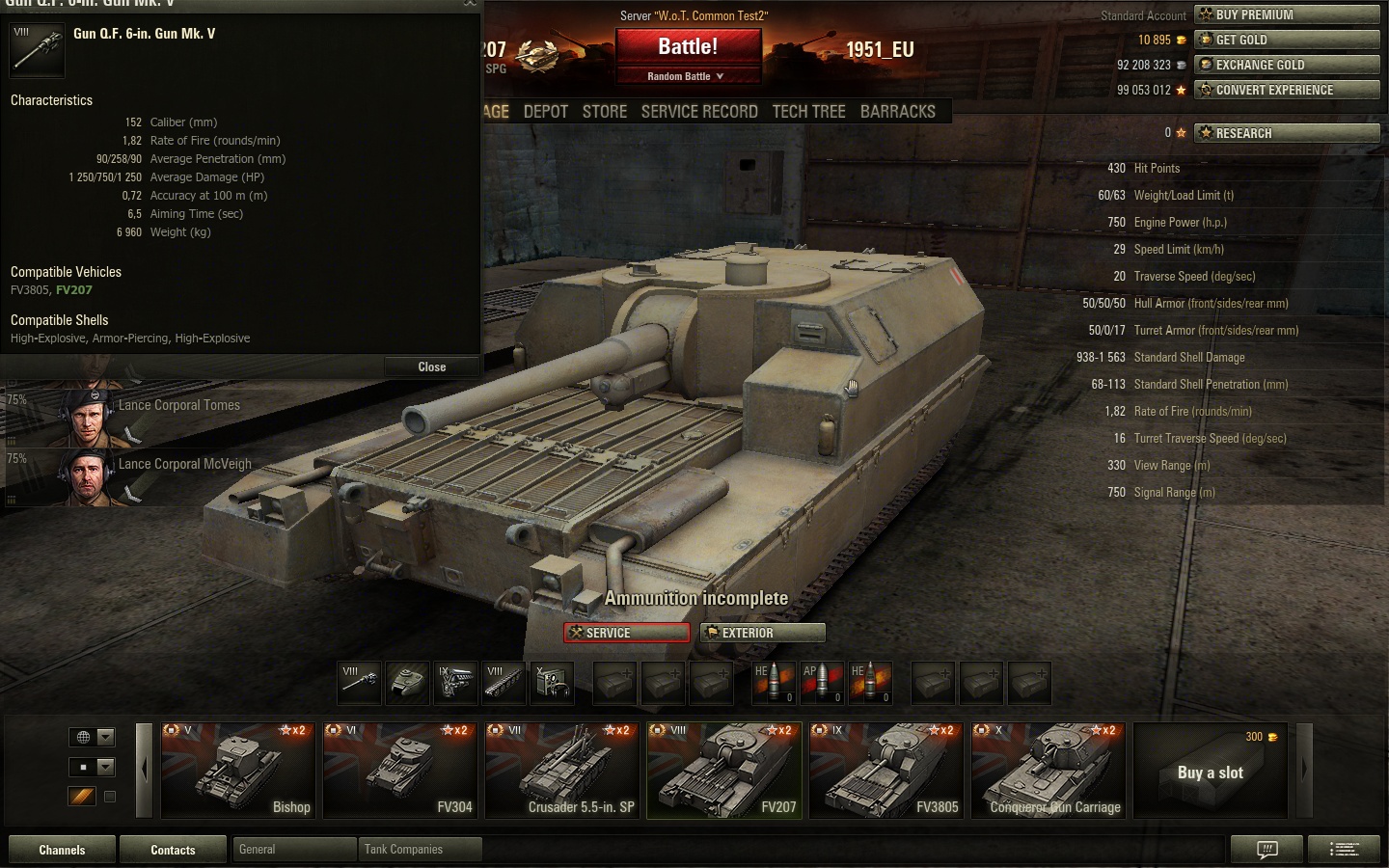View the Service Record tab

[699, 112]
